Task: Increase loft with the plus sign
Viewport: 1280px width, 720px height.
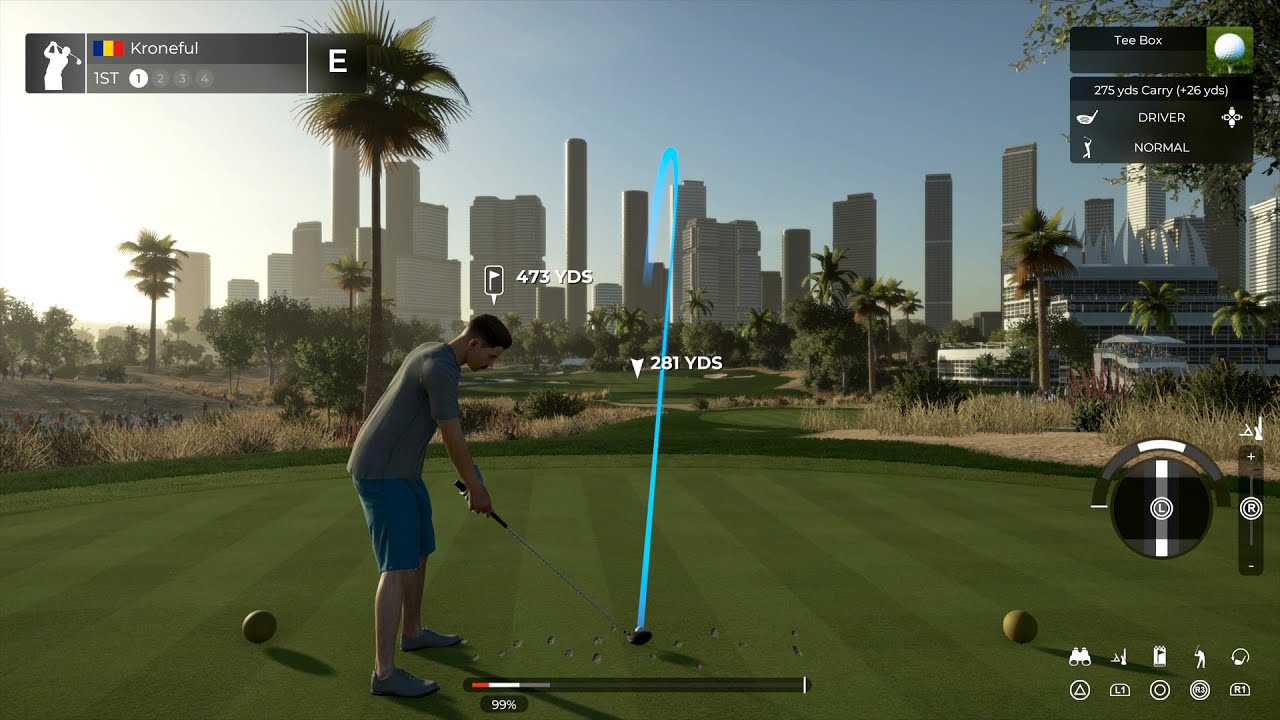Action: [x=1251, y=456]
